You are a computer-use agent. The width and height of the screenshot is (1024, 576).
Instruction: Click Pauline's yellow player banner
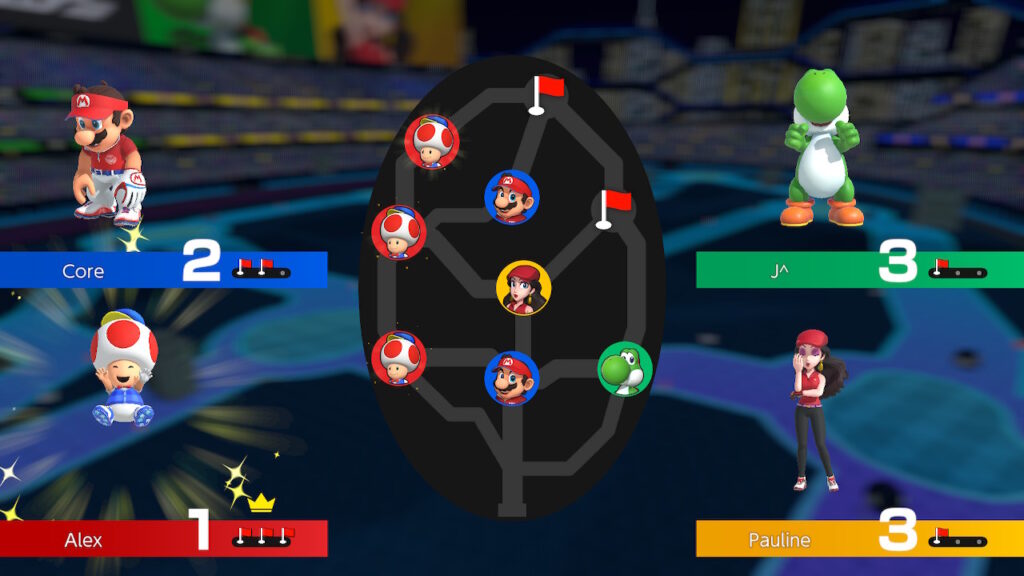[x=859, y=539]
